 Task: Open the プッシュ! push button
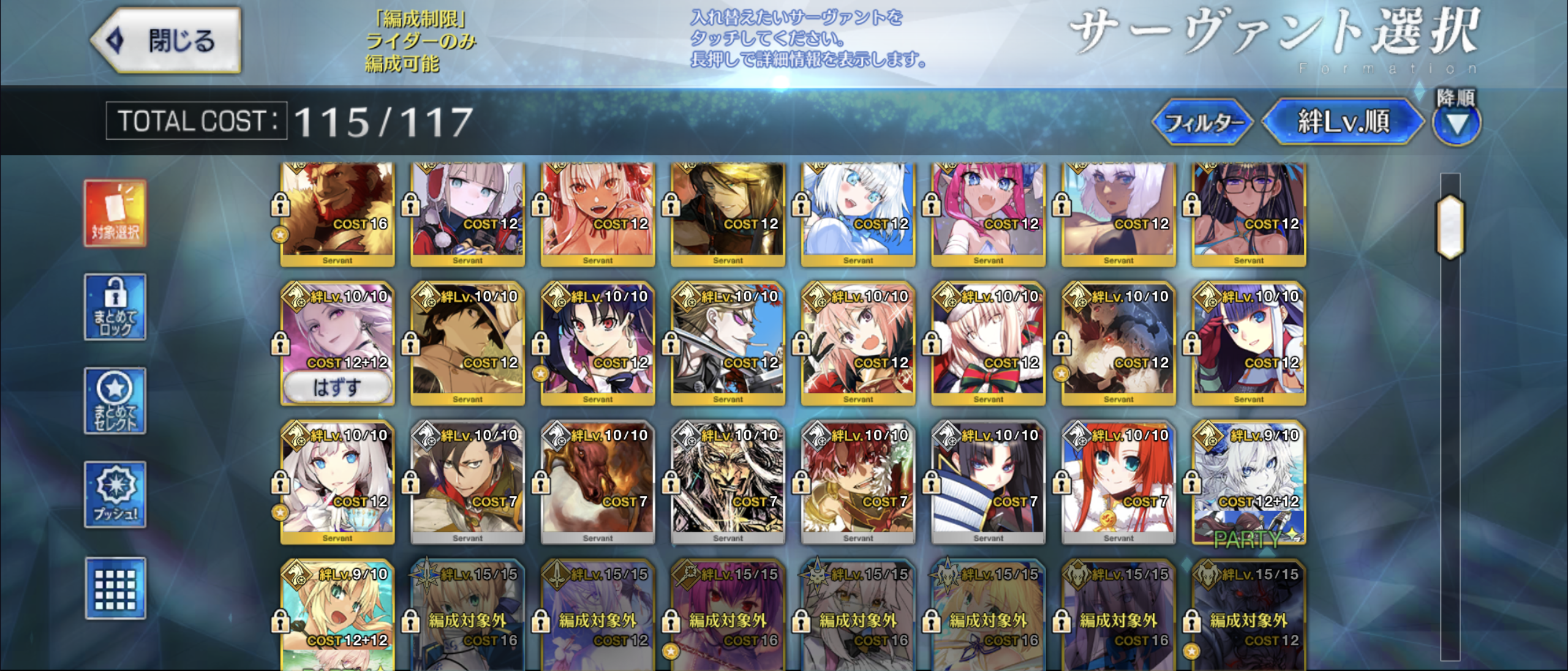point(115,495)
